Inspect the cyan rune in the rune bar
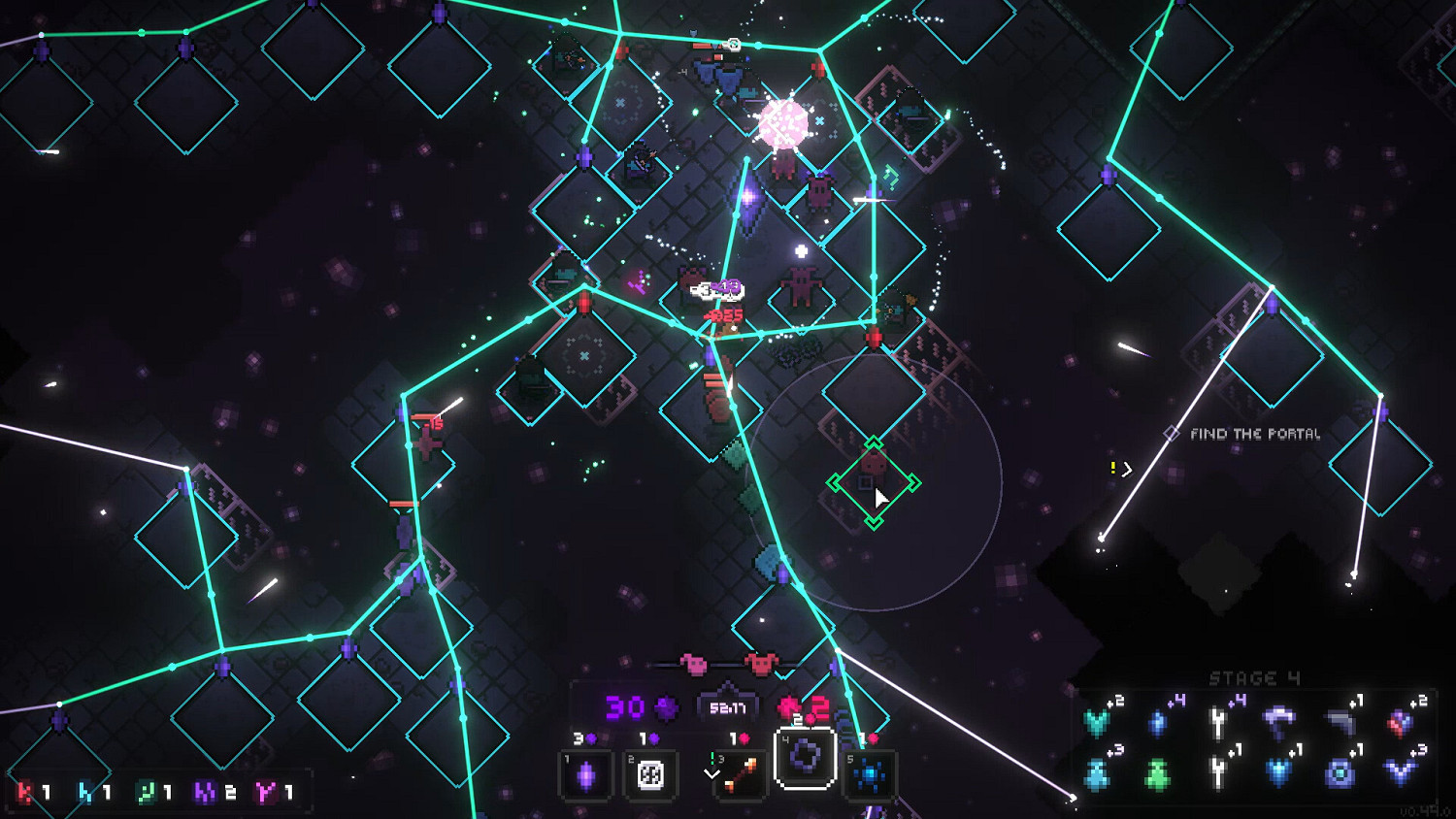This screenshot has height=819, width=1456. point(87,793)
